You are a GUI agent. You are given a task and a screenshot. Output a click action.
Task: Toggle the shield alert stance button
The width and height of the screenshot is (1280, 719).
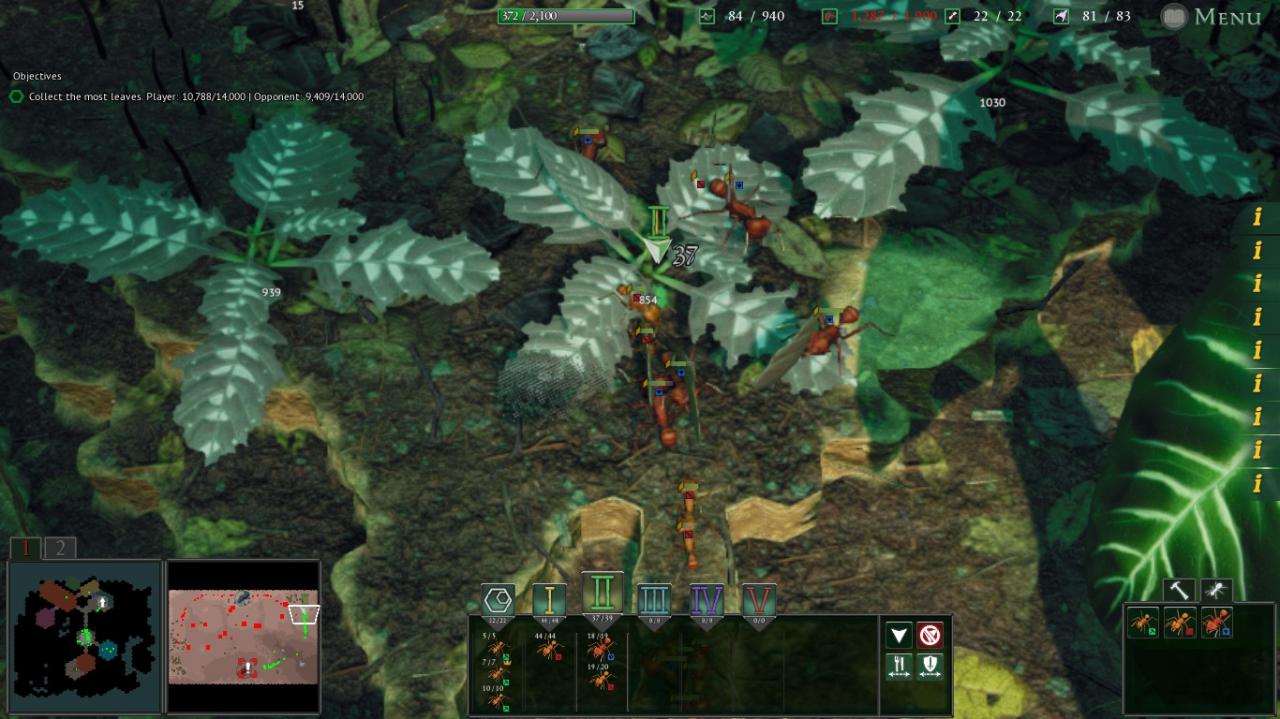pyautogui.click(x=930, y=665)
